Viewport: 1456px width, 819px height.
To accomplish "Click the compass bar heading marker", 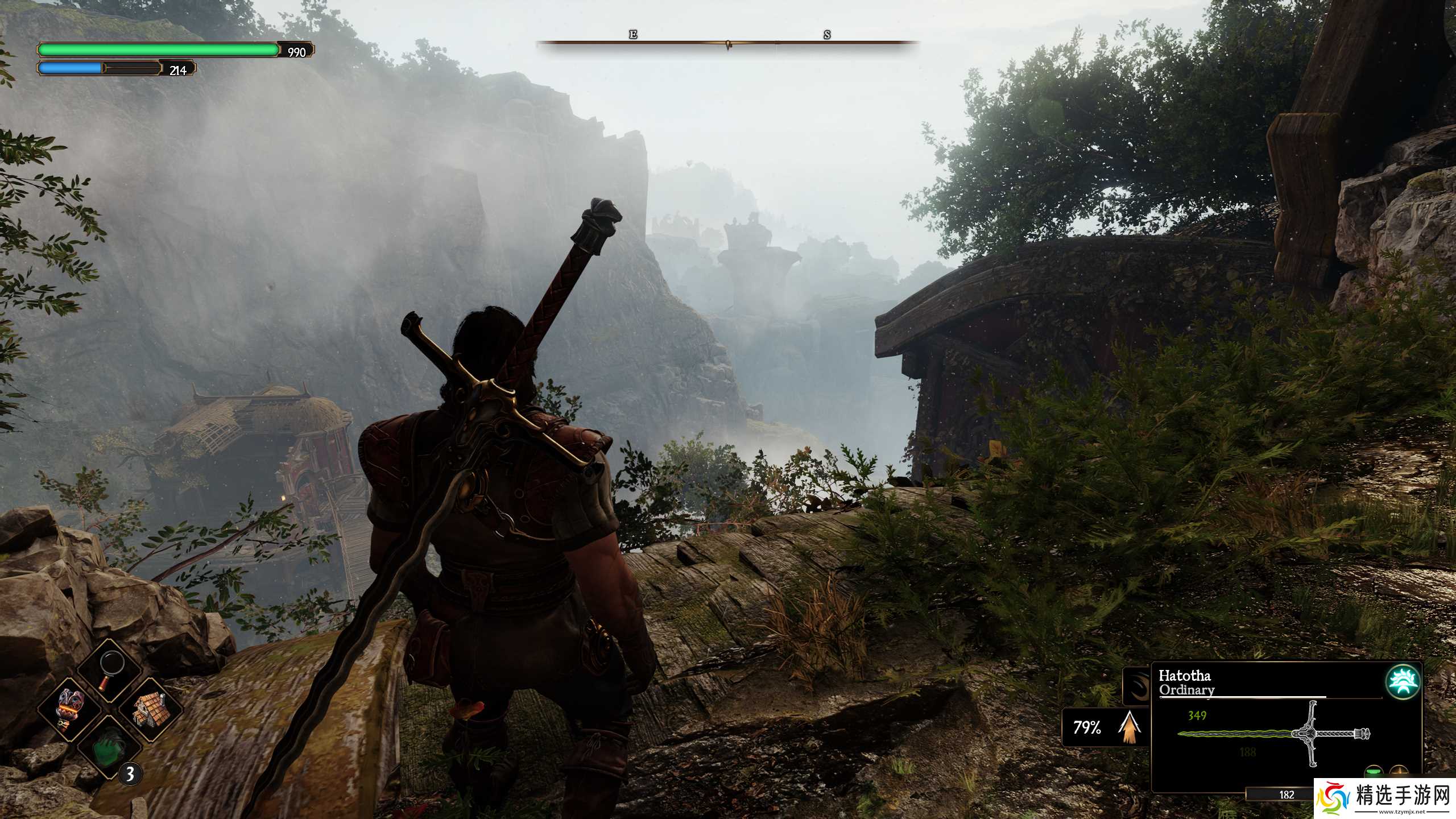I will [728, 44].
